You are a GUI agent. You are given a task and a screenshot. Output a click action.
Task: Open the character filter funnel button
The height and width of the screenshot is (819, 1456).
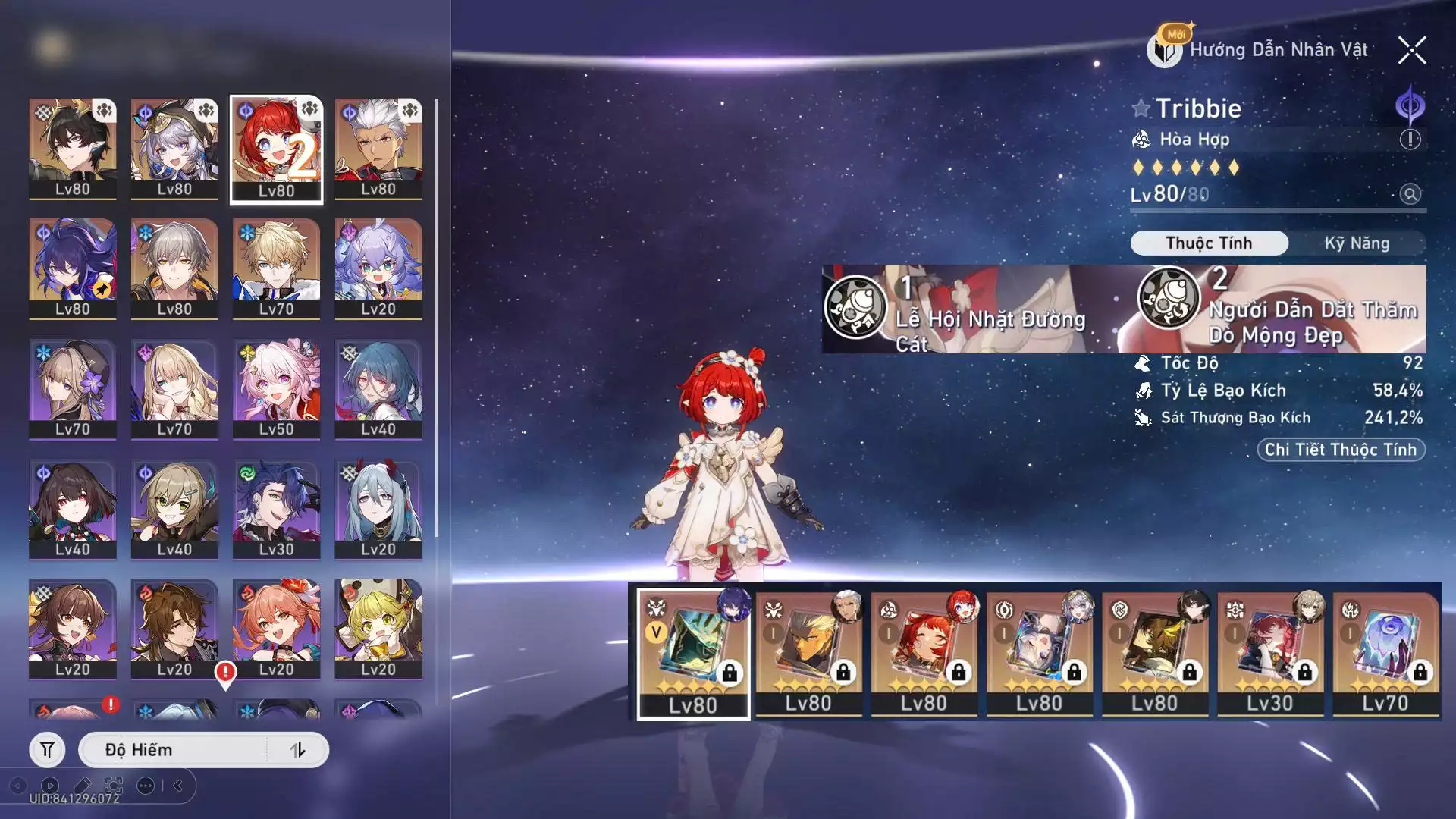click(47, 750)
